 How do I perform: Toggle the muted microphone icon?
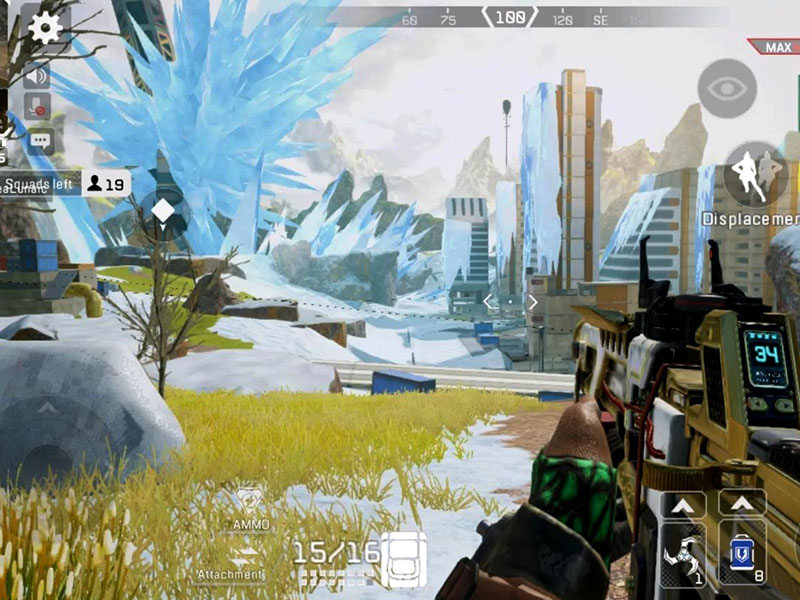tap(39, 106)
